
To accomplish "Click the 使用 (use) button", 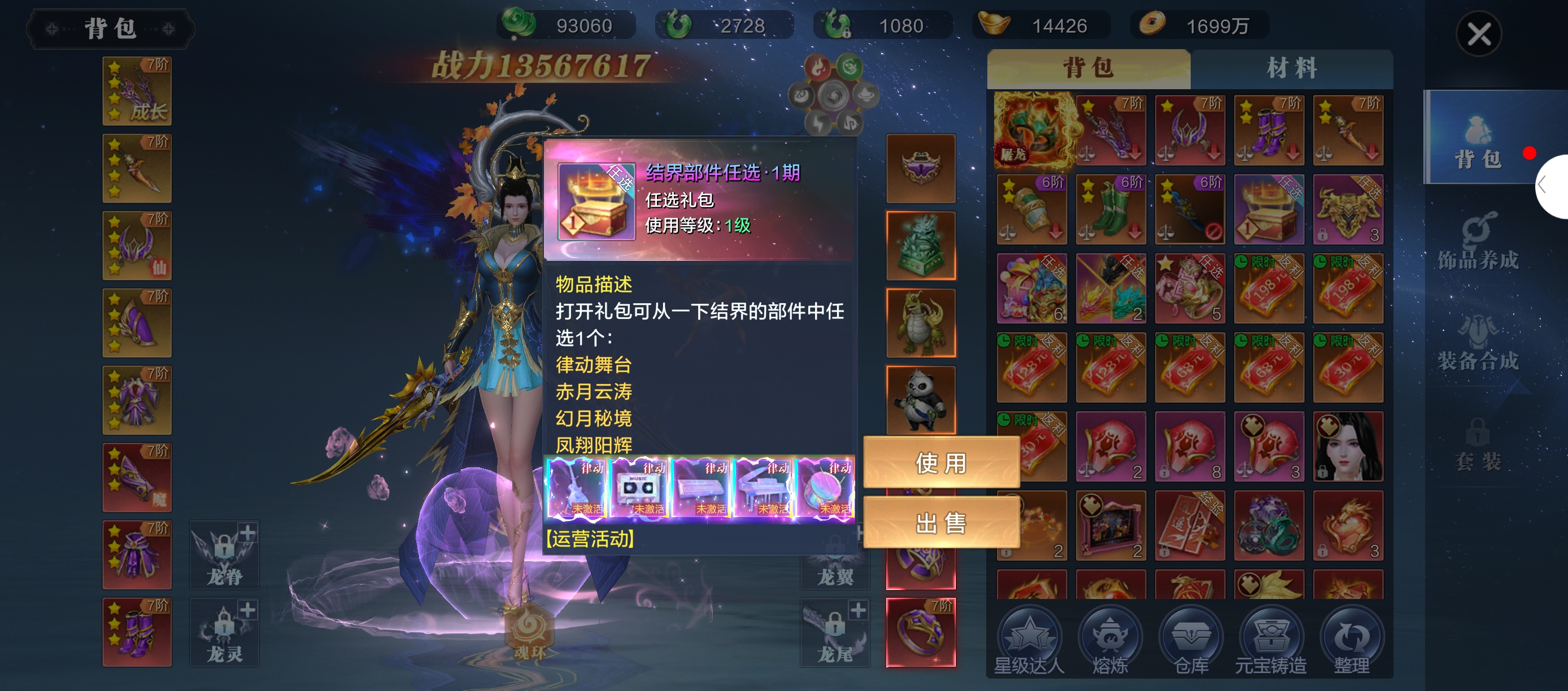I will (x=941, y=463).
